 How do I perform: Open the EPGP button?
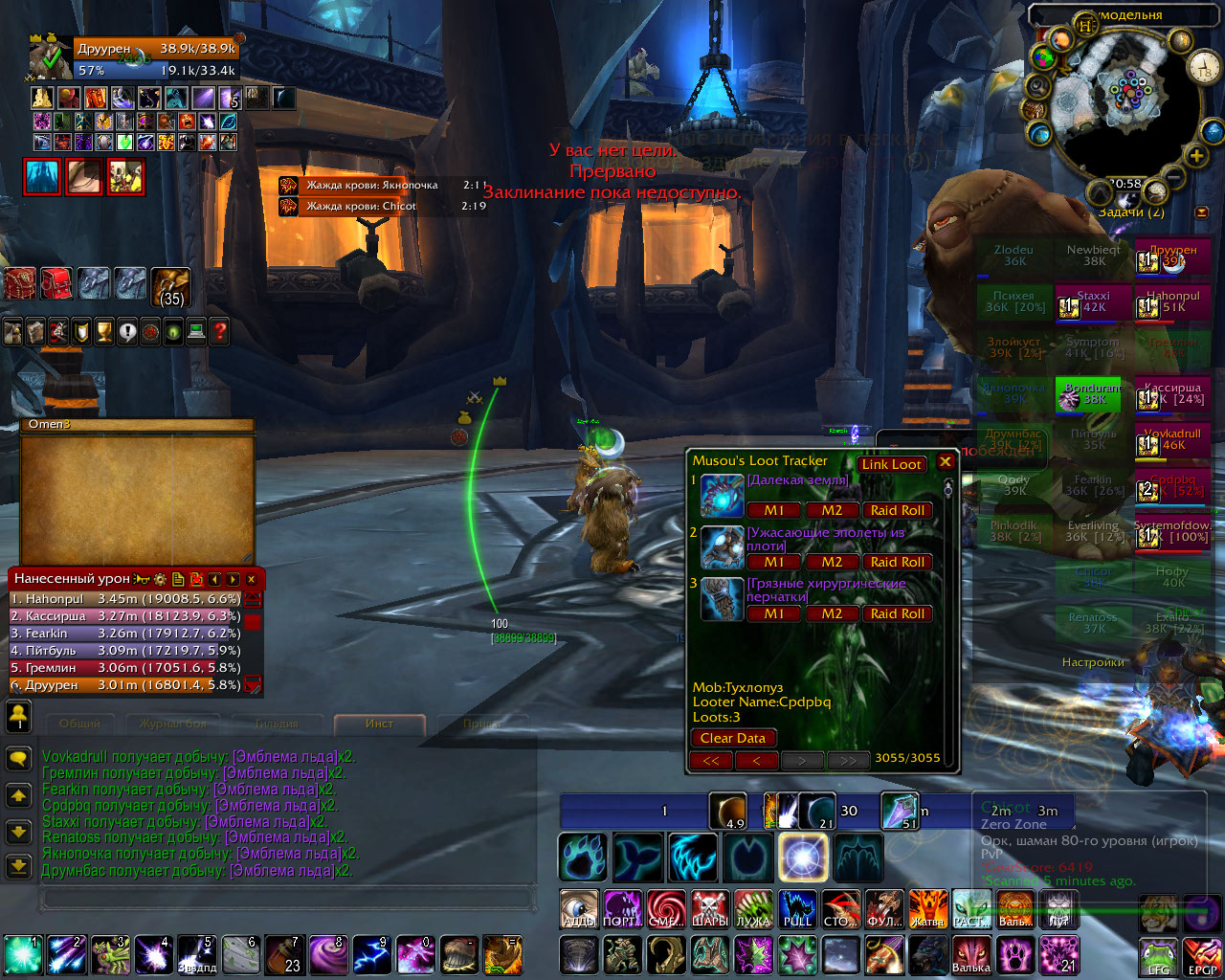1202,957
